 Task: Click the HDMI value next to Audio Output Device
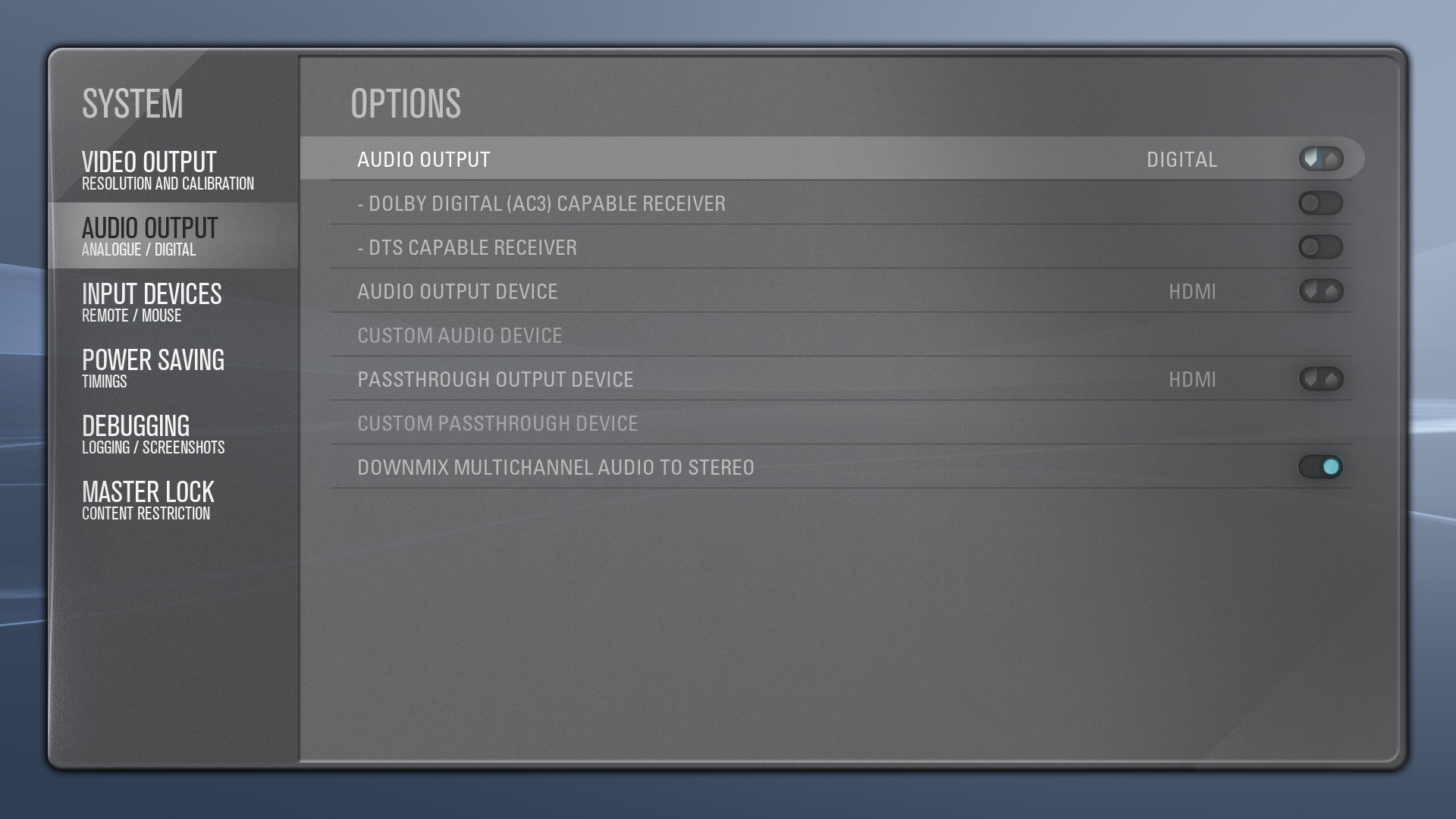pyautogui.click(x=1194, y=291)
